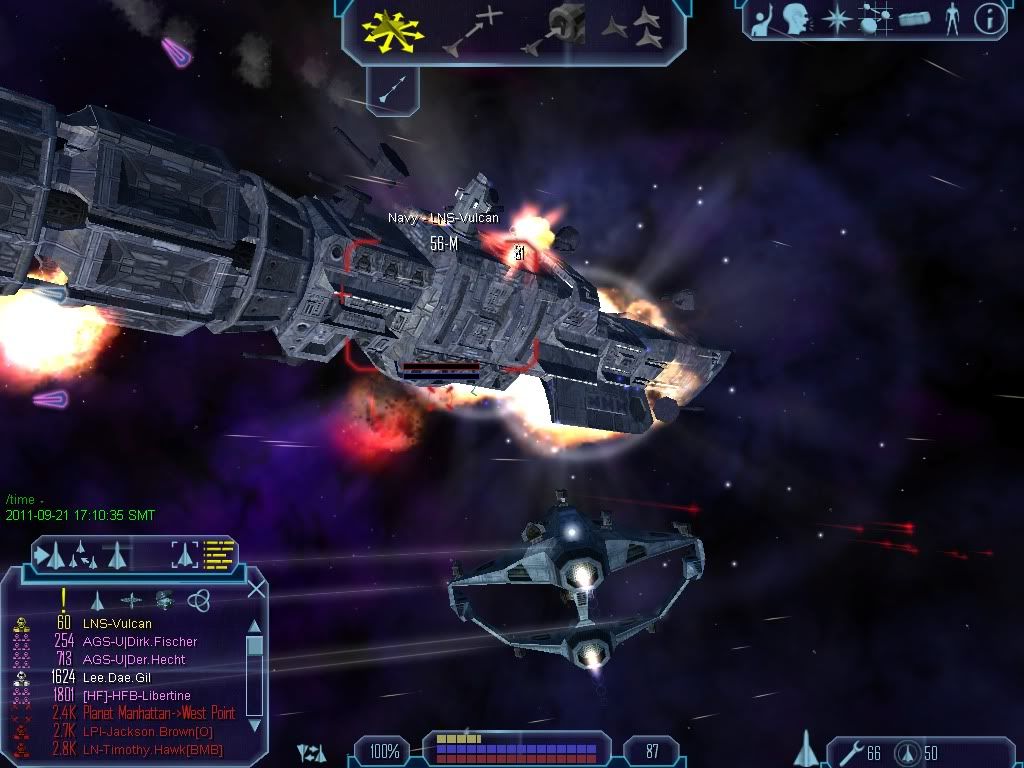Viewport: 1024px width, 768px height.
Task: Open the cargo Inventory crate icon
Action: [914, 20]
